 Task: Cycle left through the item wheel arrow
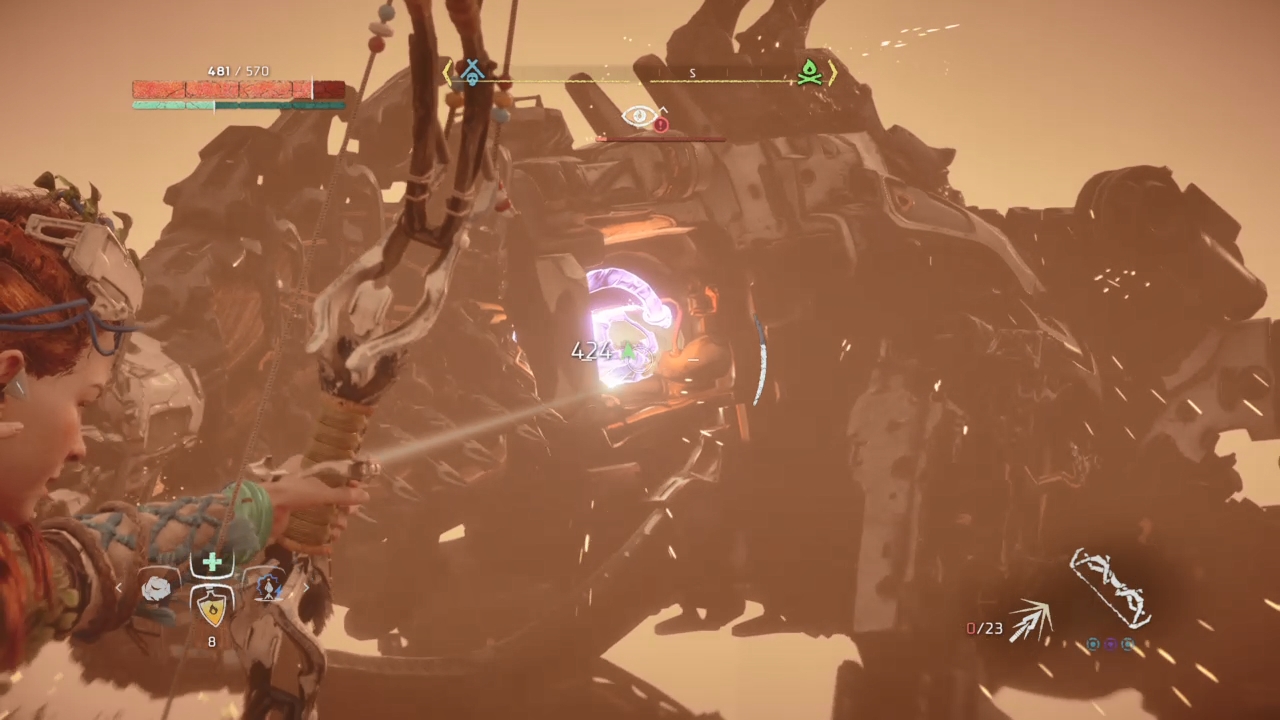[x=118, y=588]
